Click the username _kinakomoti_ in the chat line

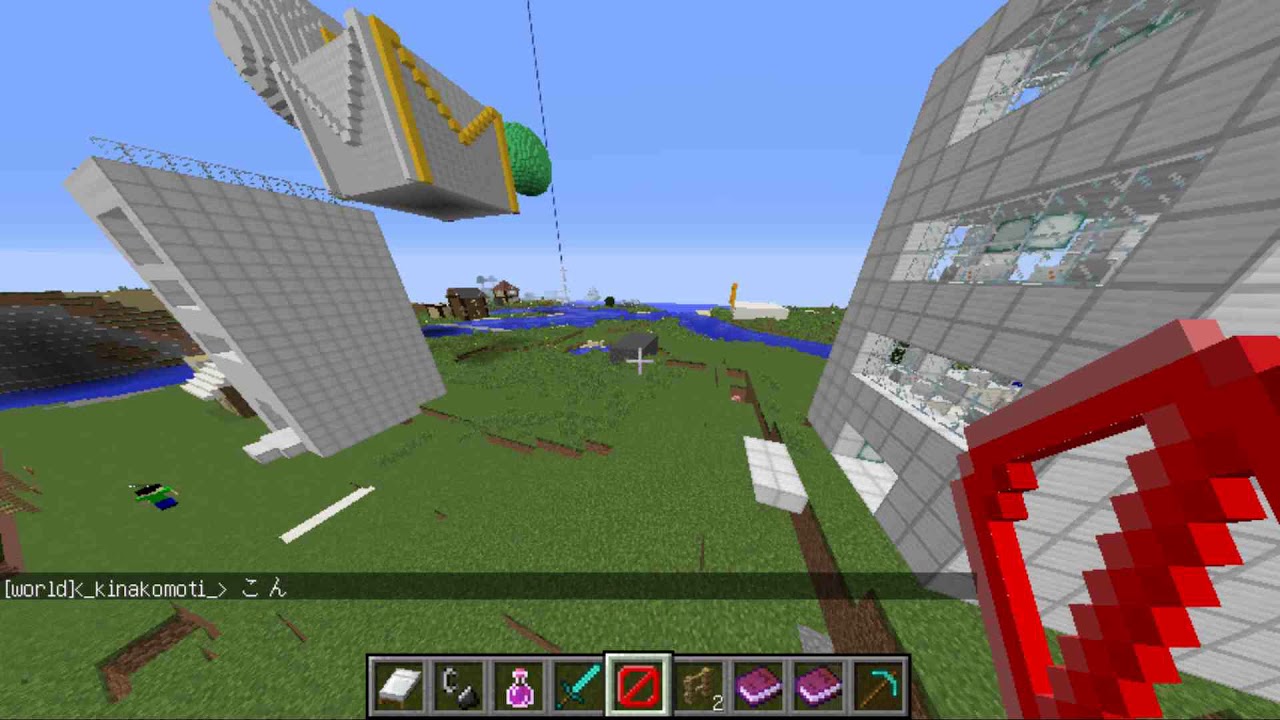point(150,589)
